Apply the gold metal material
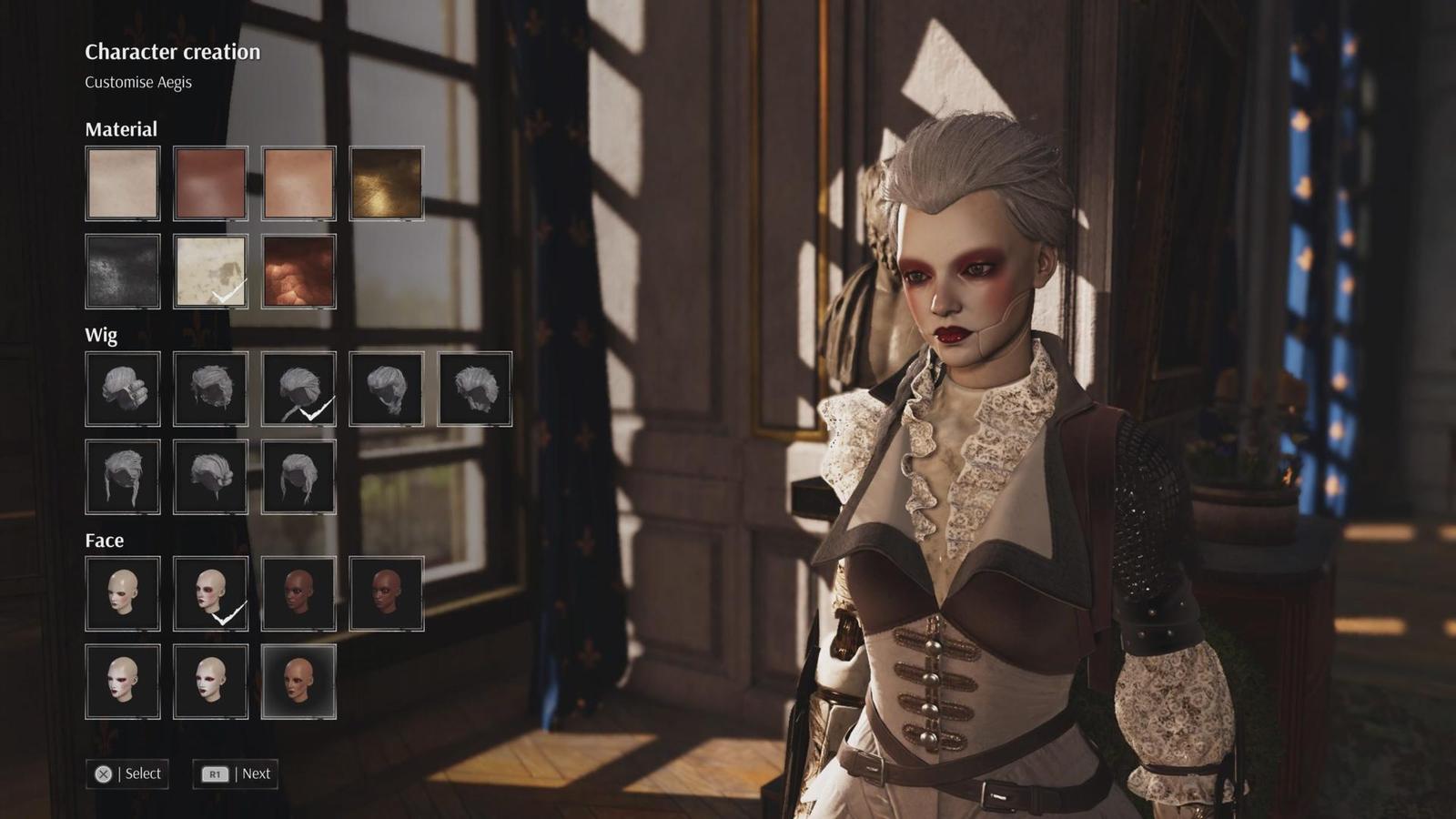1456x819 pixels. point(386,183)
